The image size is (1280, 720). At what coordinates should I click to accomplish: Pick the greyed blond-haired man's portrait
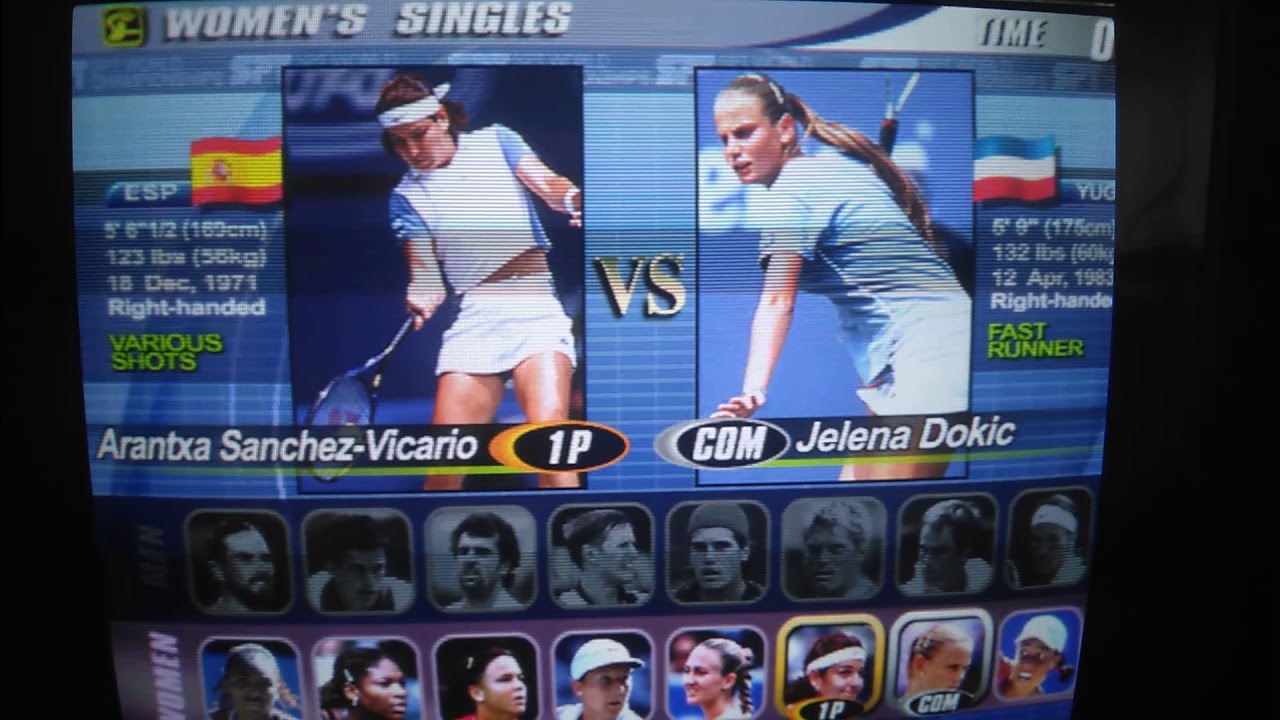(x=832, y=550)
